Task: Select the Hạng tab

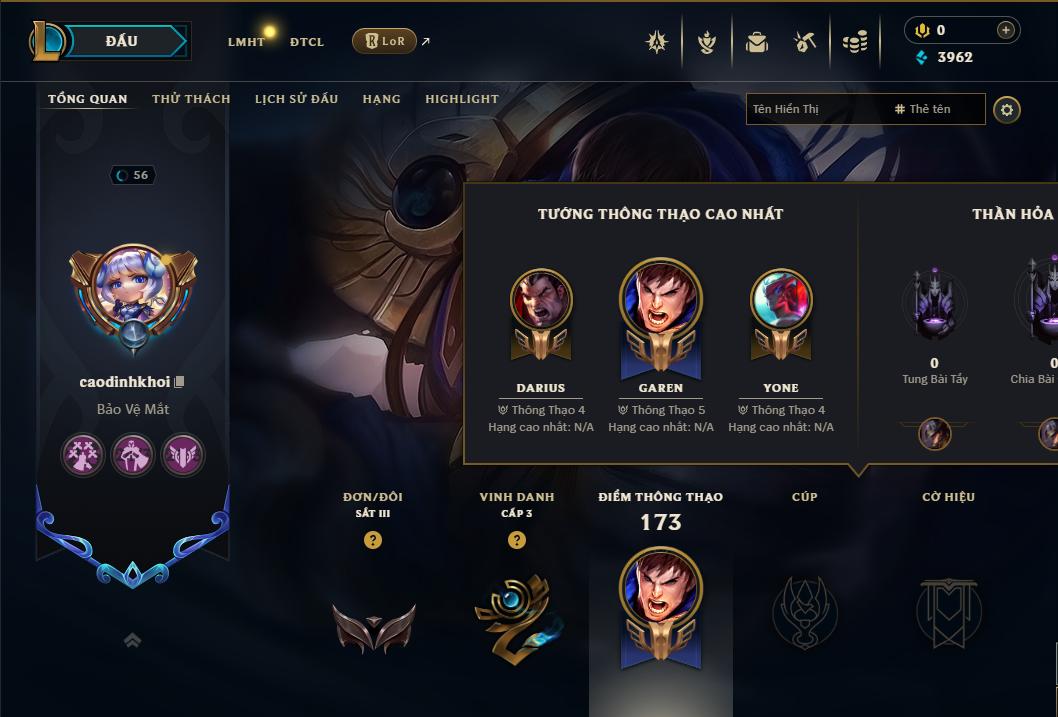Action: (x=381, y=99)
